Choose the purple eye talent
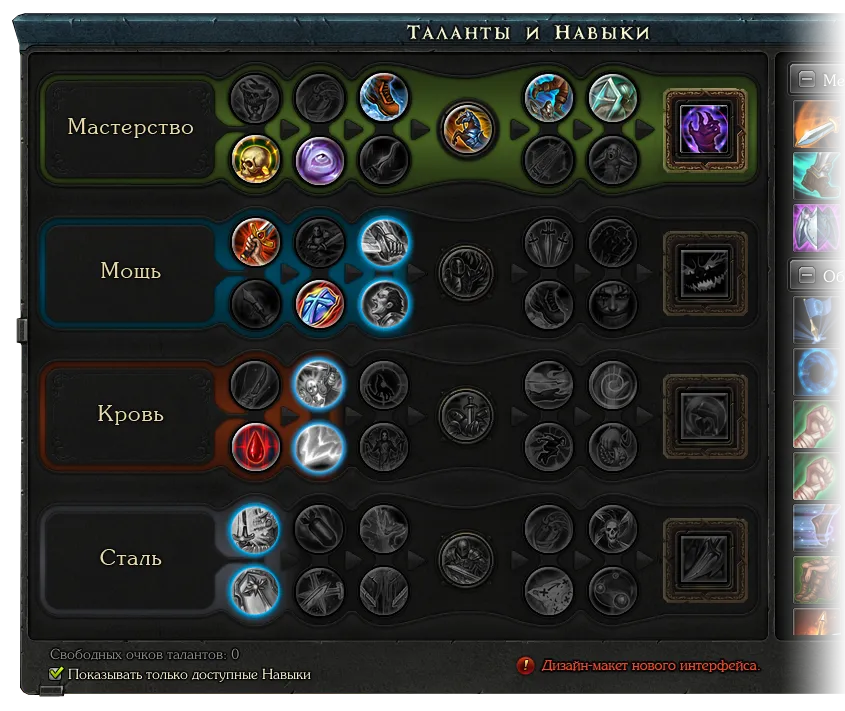This screenshot has height=711, width=845. (320, 160)
